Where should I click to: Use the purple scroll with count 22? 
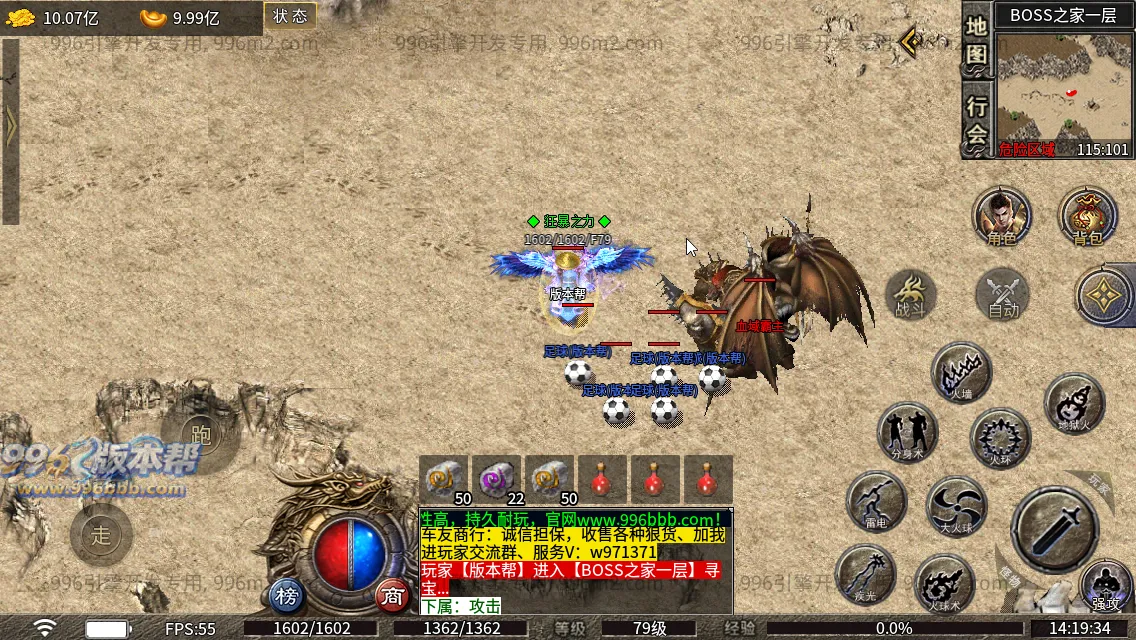pyautogui.click(x=496, y=479)
